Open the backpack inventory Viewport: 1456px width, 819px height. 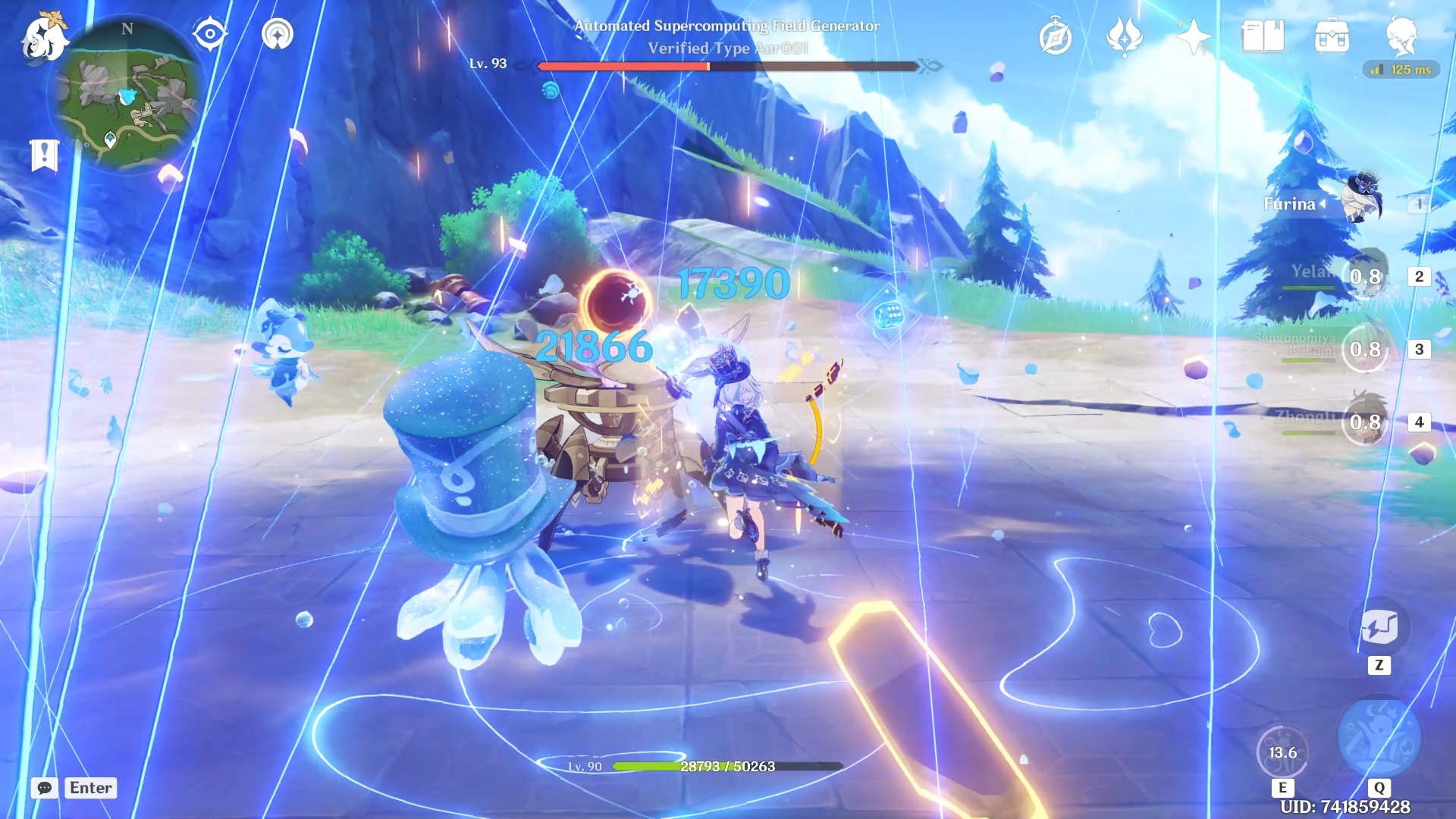[x=1332, y=37]
